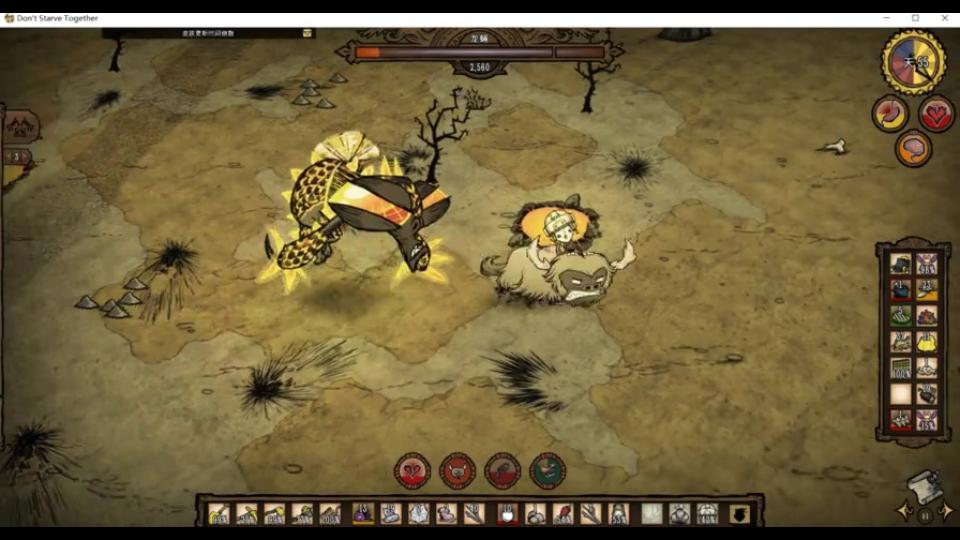Close the Don't Starve Together window
The image size is (960, 540).
click(945, 18)
